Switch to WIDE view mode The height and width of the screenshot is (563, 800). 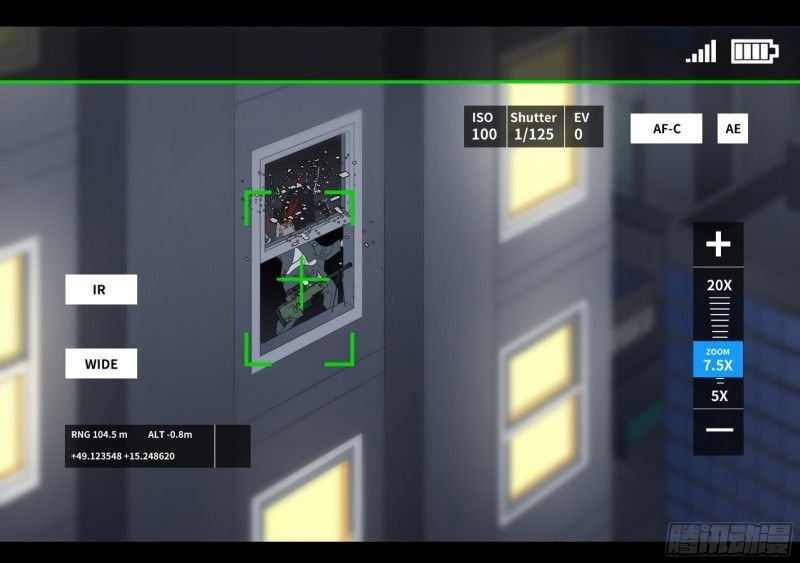click(x=100, y=363)
